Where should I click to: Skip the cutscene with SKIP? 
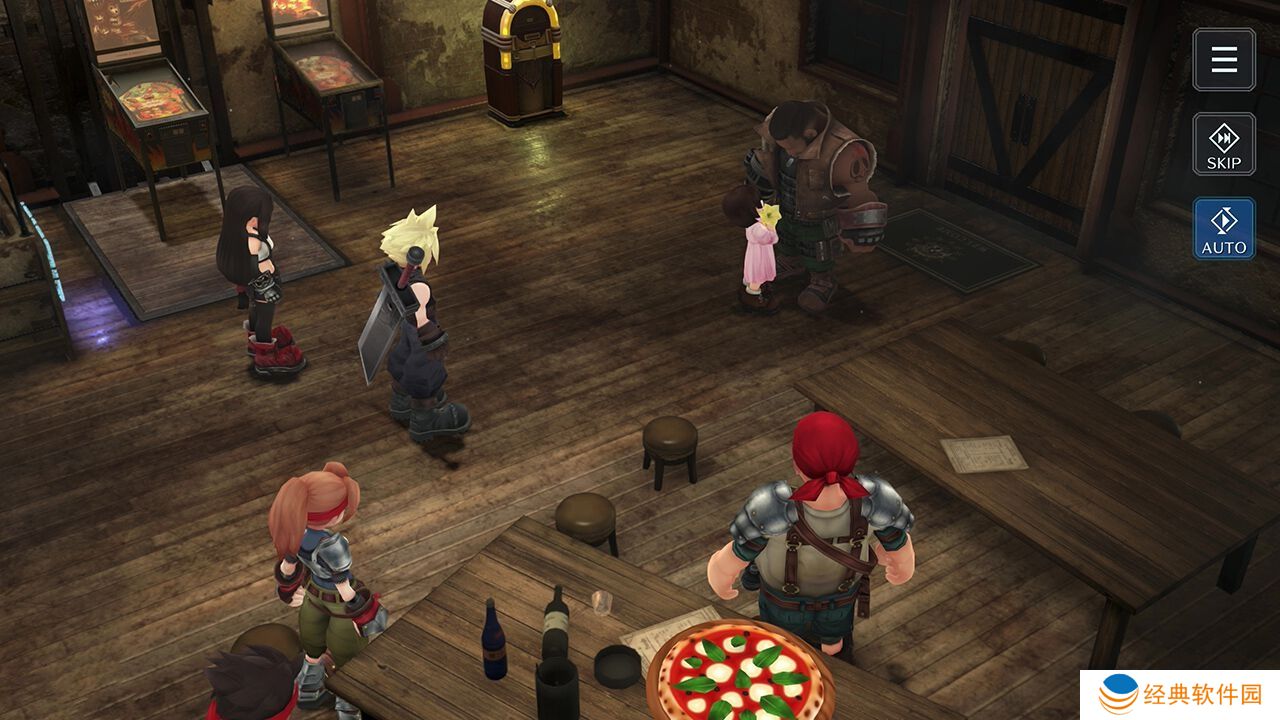(x=1224, y=144)
